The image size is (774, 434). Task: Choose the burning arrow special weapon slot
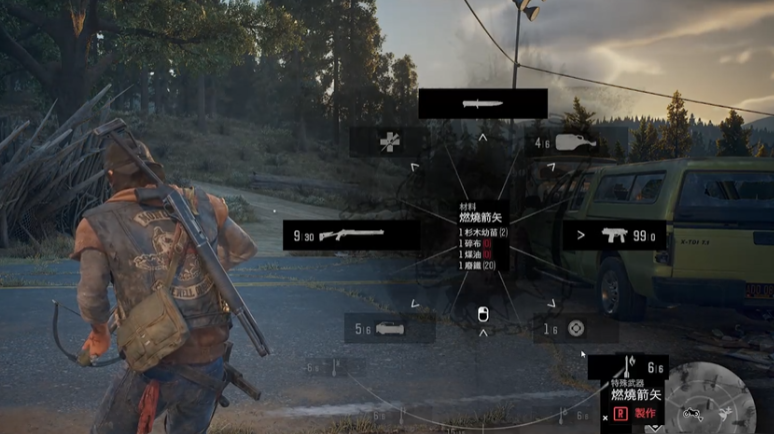[627, 370]
